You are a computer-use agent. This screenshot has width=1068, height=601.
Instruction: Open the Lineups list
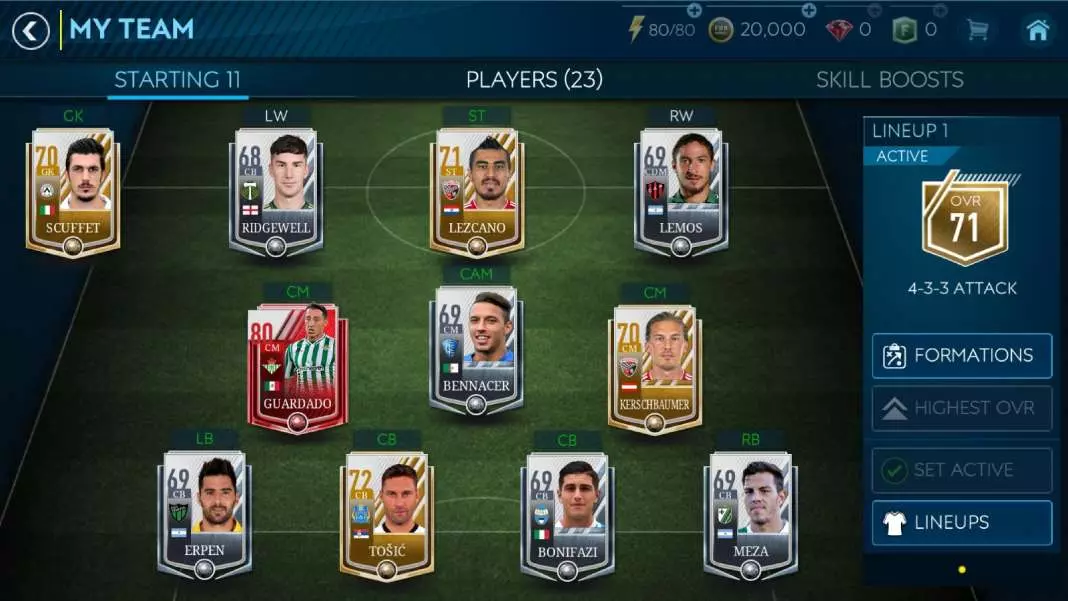click(x=961, y=522)
